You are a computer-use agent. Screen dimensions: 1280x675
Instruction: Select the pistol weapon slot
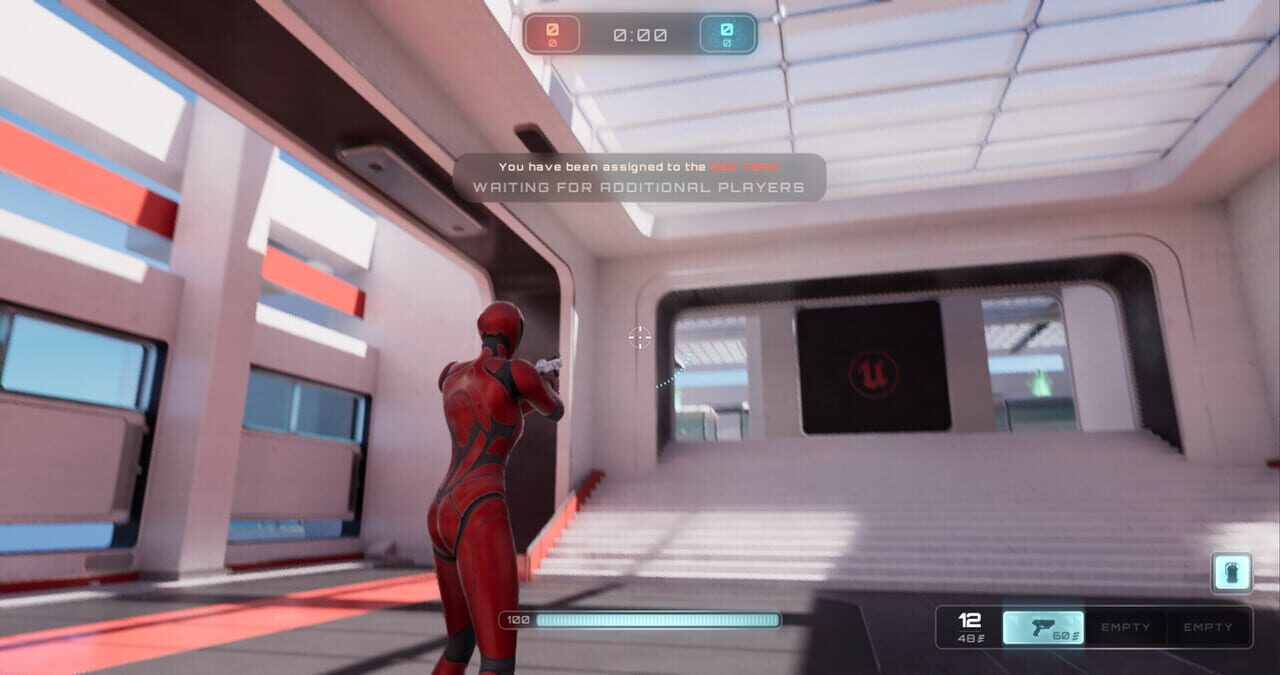[x=1043, y=627]
